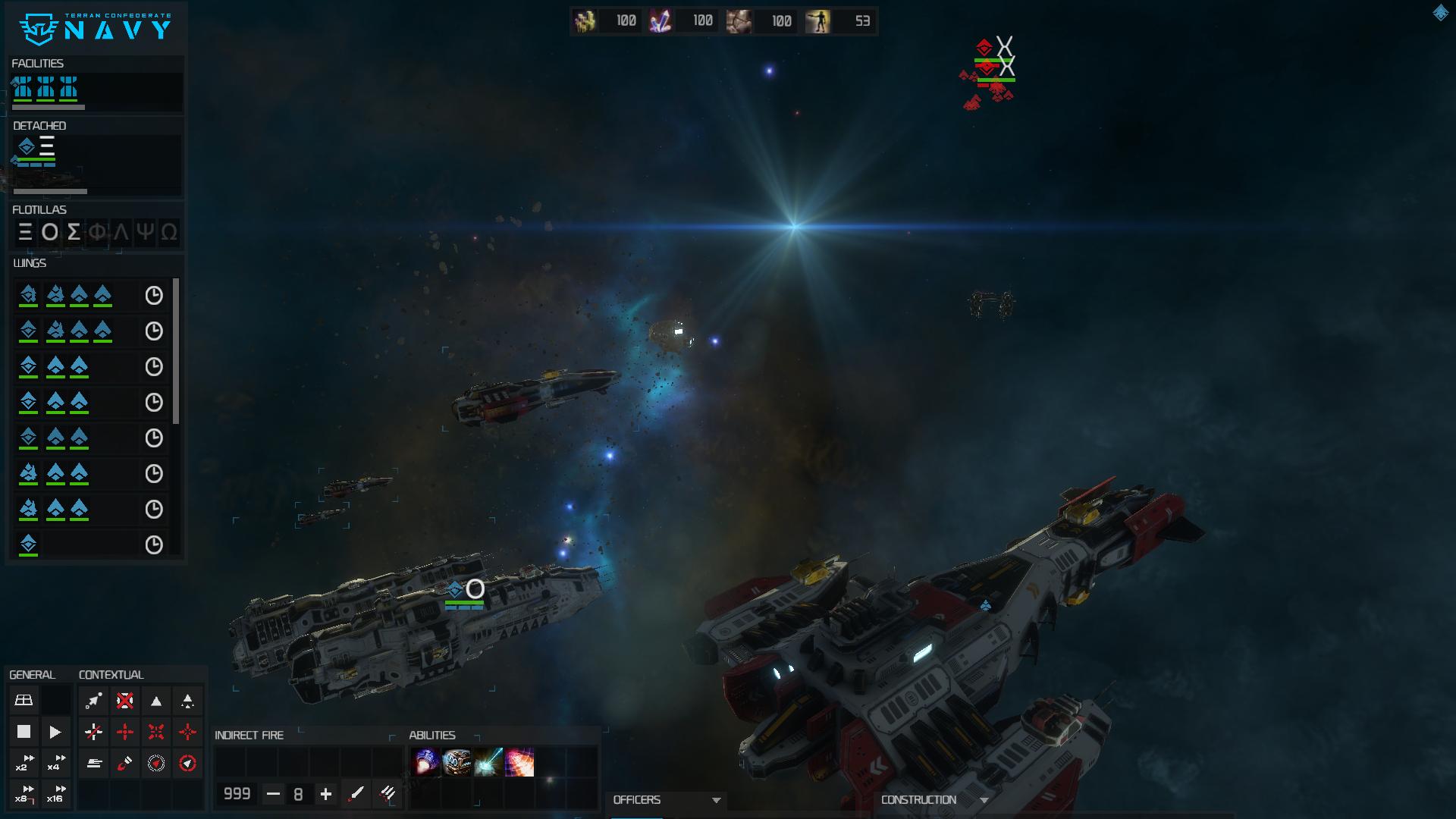Open the Officers dropdown
Viewport: 1456px width, 819px height.
715,800
